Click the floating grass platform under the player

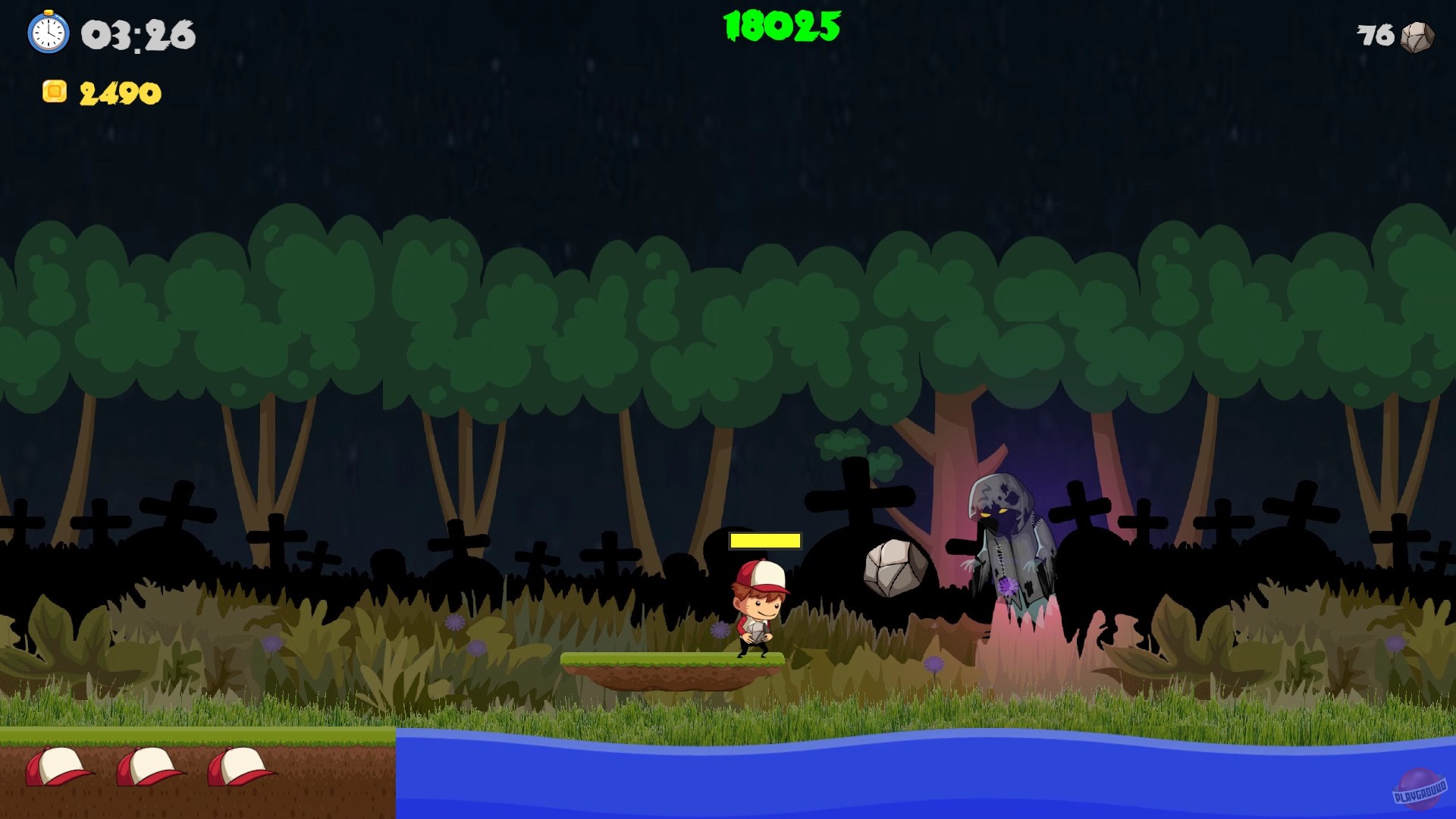point(671,664)
